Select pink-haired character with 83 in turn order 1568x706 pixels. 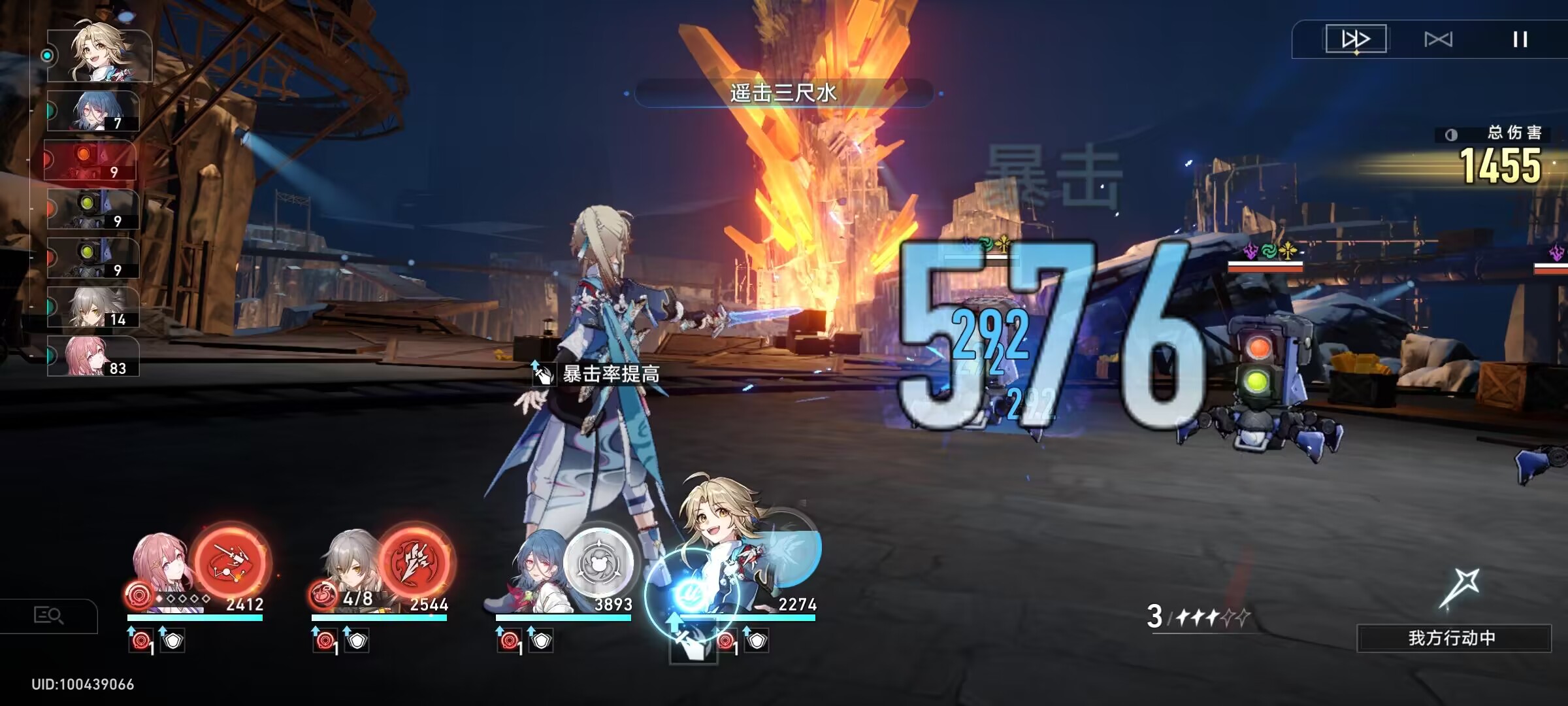pyautogui.click(x=93, y=356)
